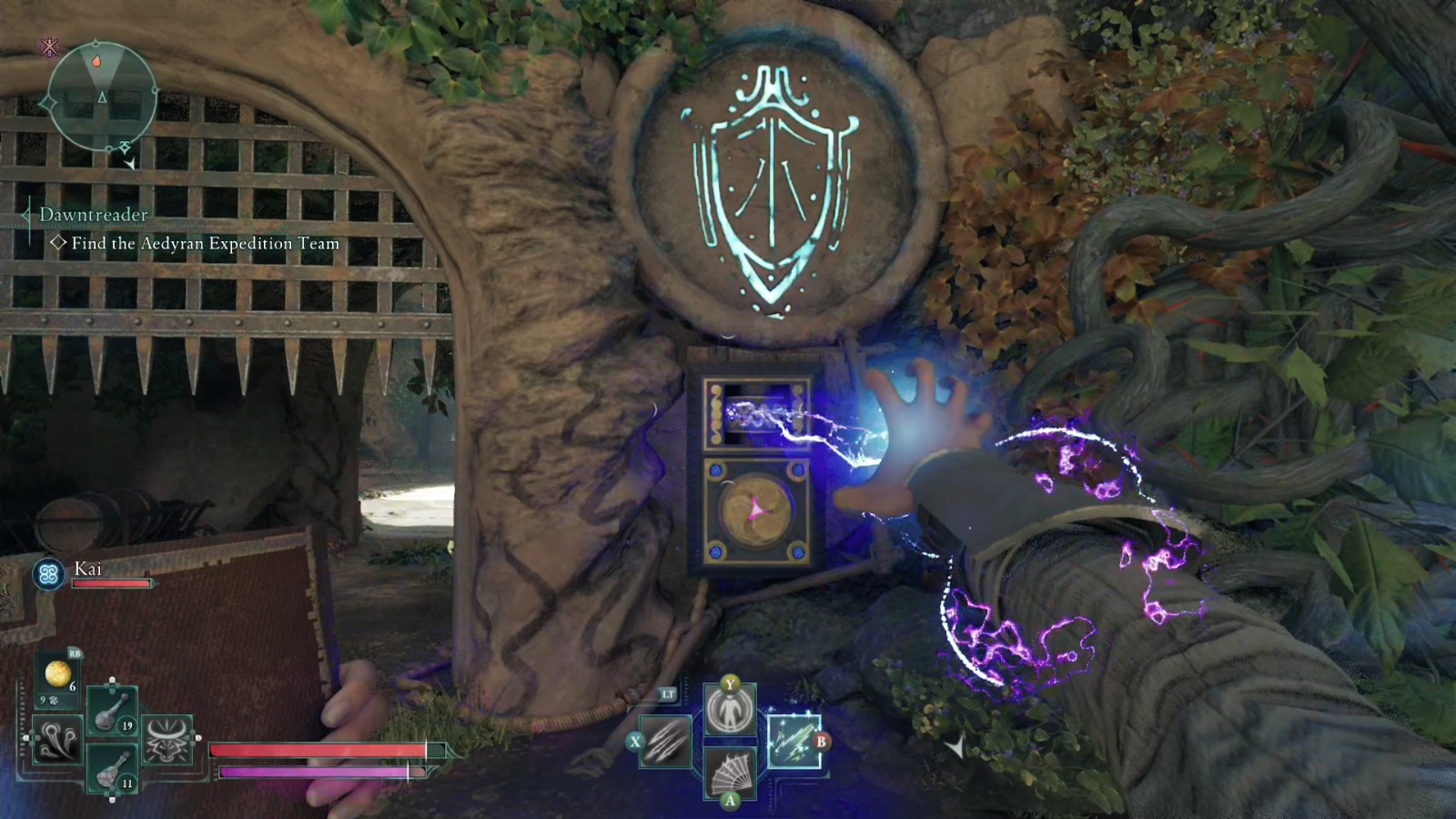Click the blue blade ability bound to B
The image size is (1456, 819).
794,741
